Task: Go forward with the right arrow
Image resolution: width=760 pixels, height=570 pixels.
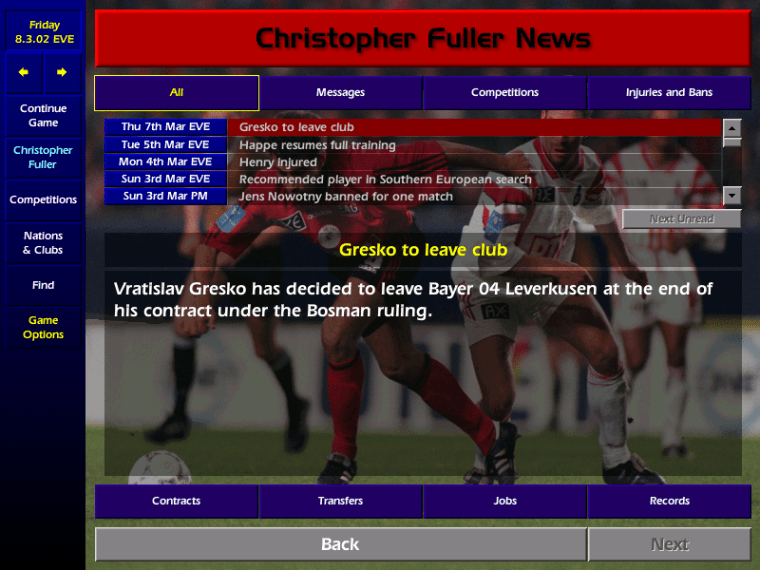Action: pyautogui.click(x=62, y=72)
